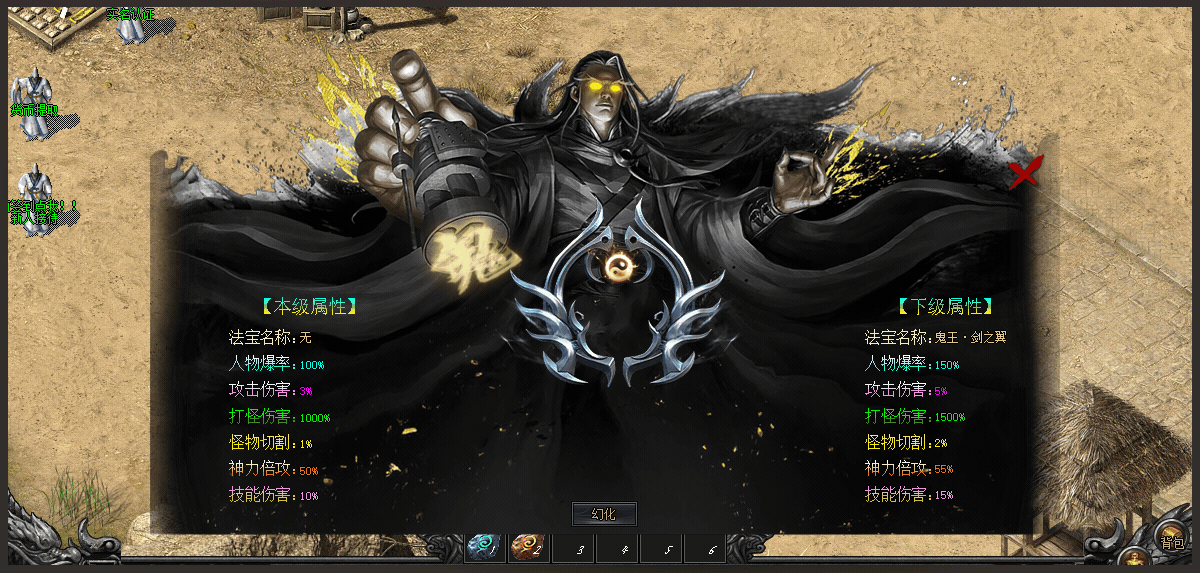The height and width of the screenshot is (573, 1200).
Task: Use the blue spiral stone in slot 1
Action: tap(485, 548)
